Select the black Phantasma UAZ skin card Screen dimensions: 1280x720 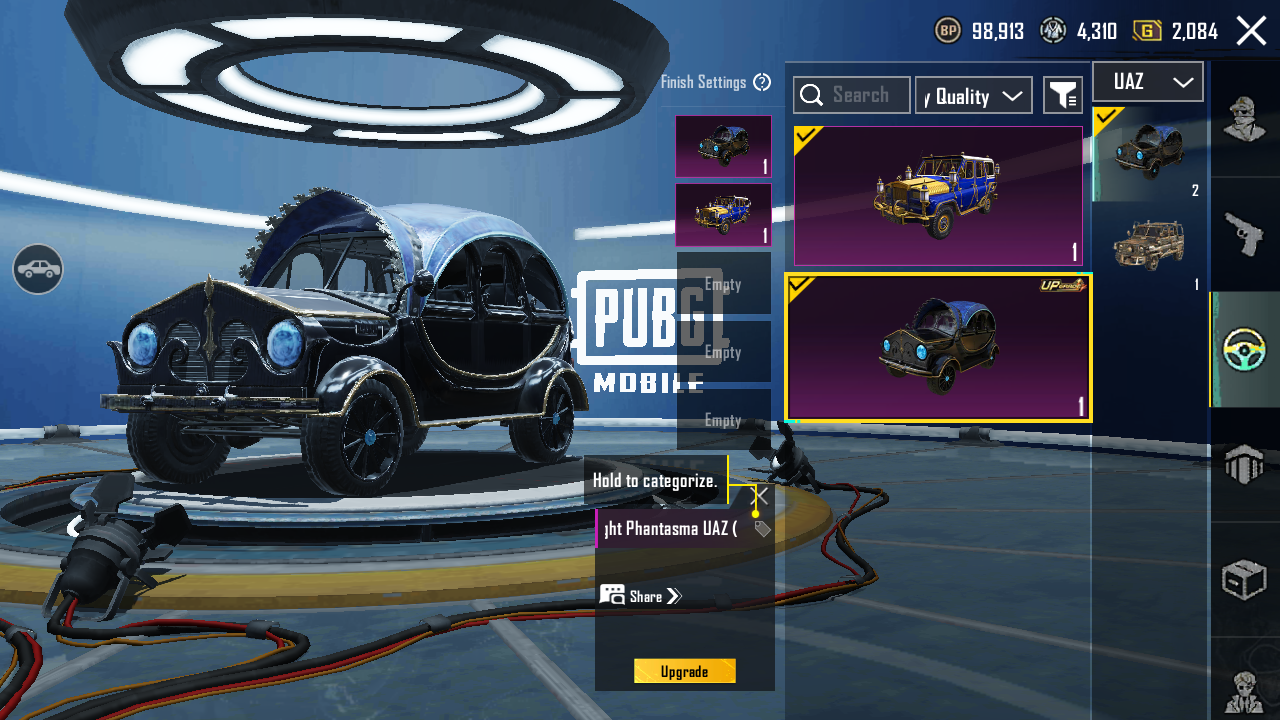point(938,347)
